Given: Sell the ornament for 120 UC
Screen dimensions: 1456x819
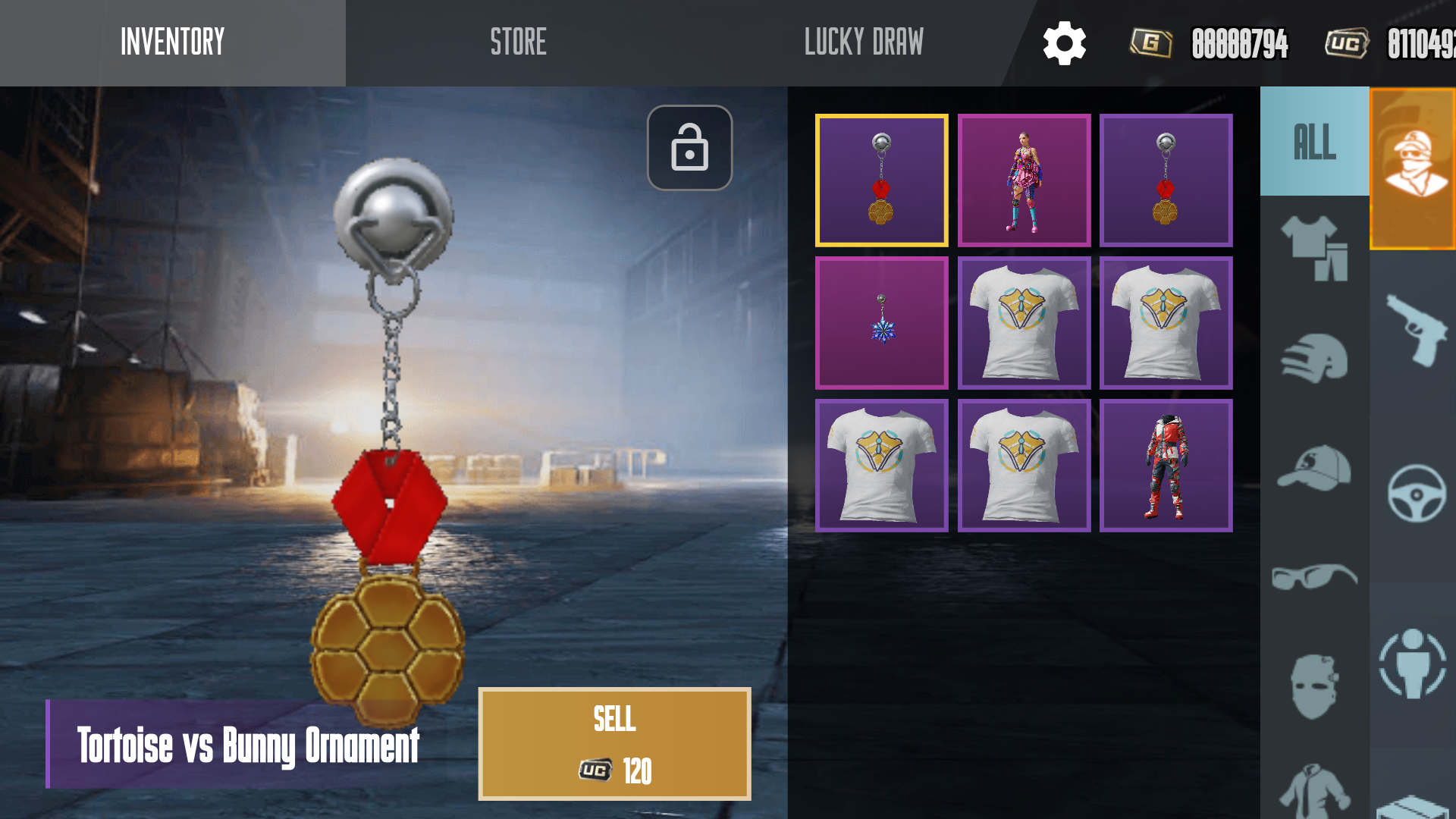Looking at the screenshot, I should (614, 743).
